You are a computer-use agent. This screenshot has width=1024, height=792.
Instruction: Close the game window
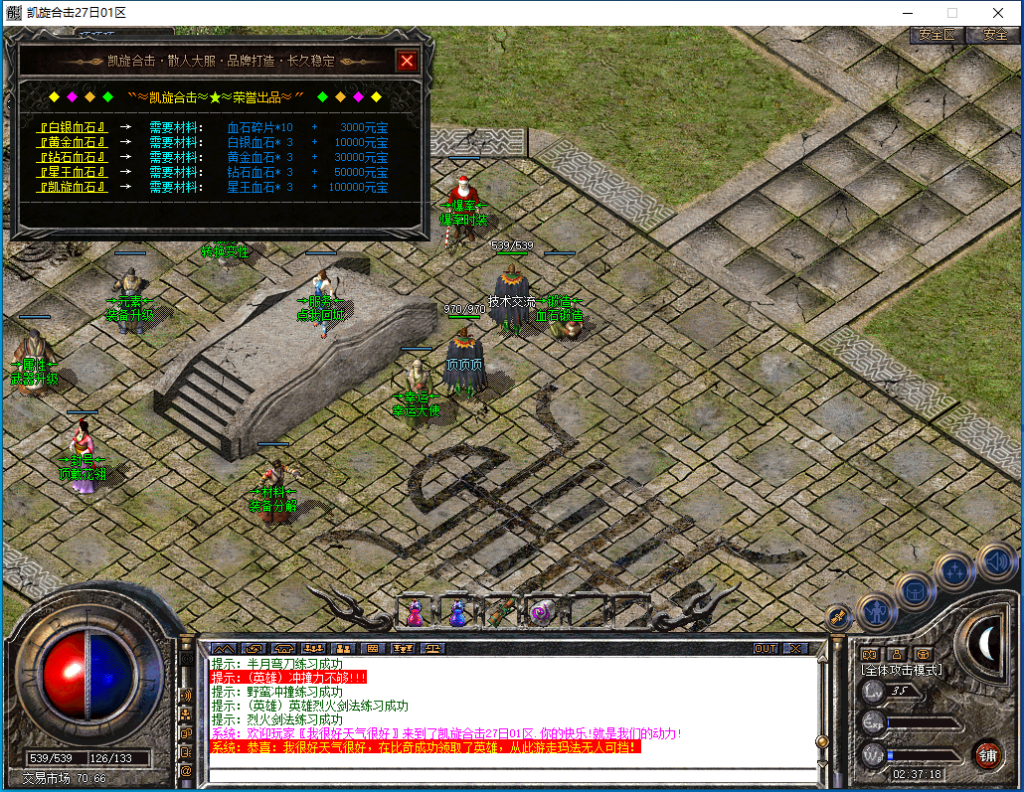pos(998,13)
